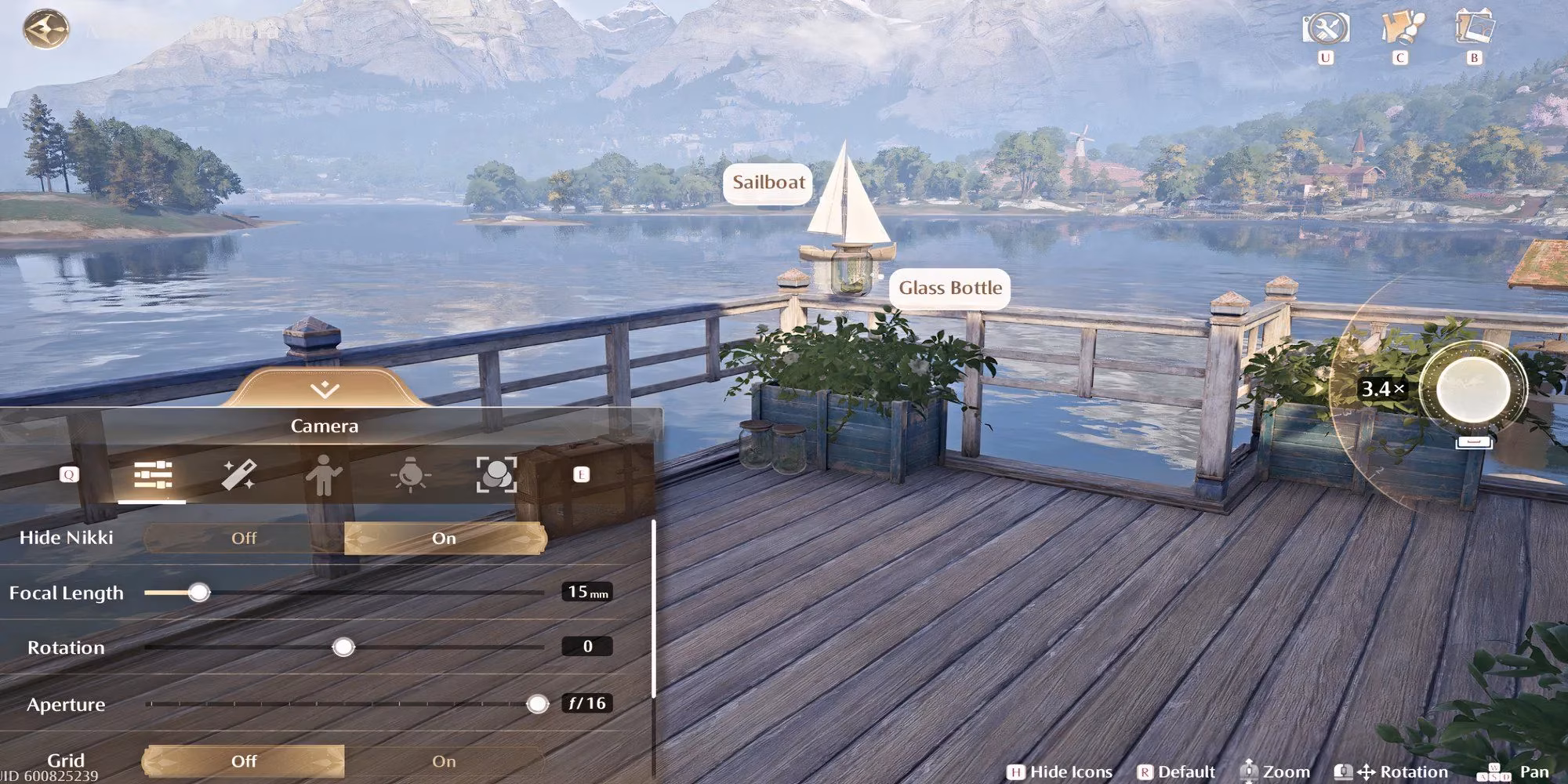Turn the Grid Off
Viewport: 1568px width, 784px height.
(244, 760)
